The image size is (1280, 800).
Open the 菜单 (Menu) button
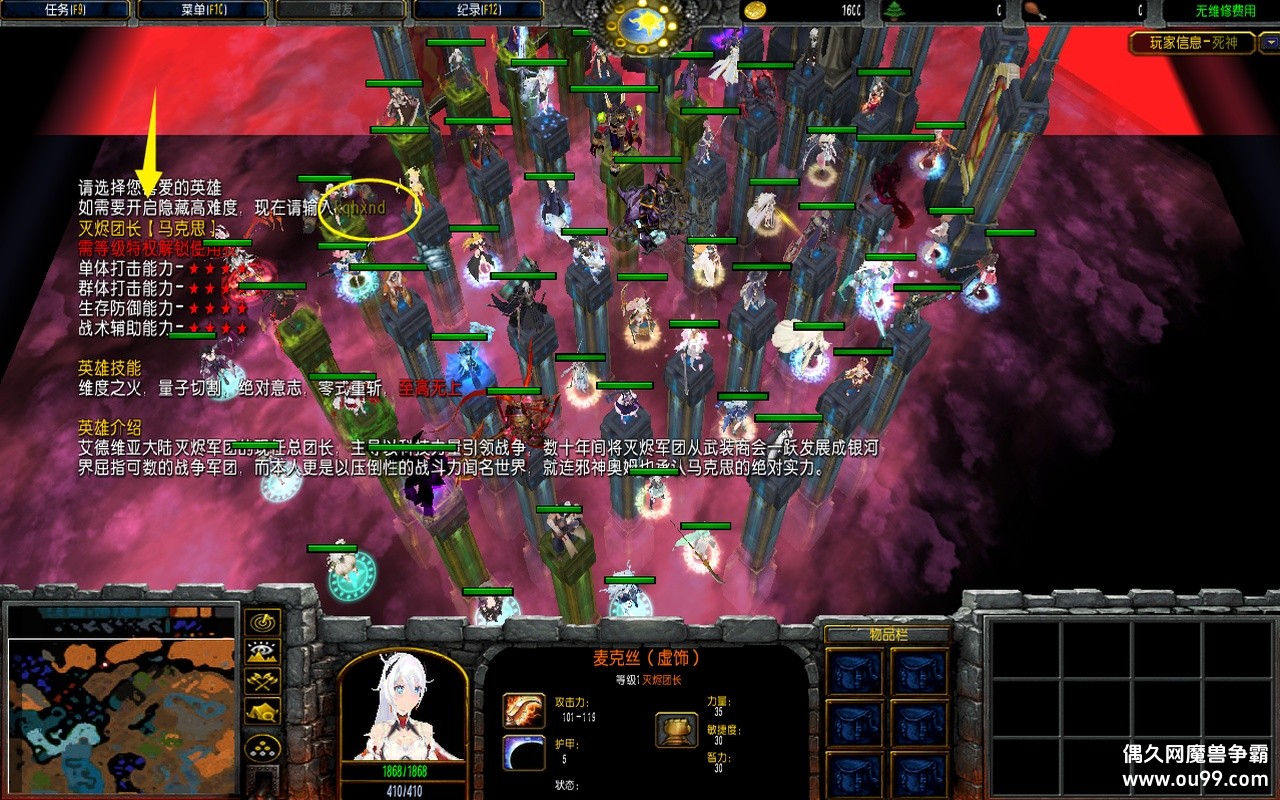point(203,11)
